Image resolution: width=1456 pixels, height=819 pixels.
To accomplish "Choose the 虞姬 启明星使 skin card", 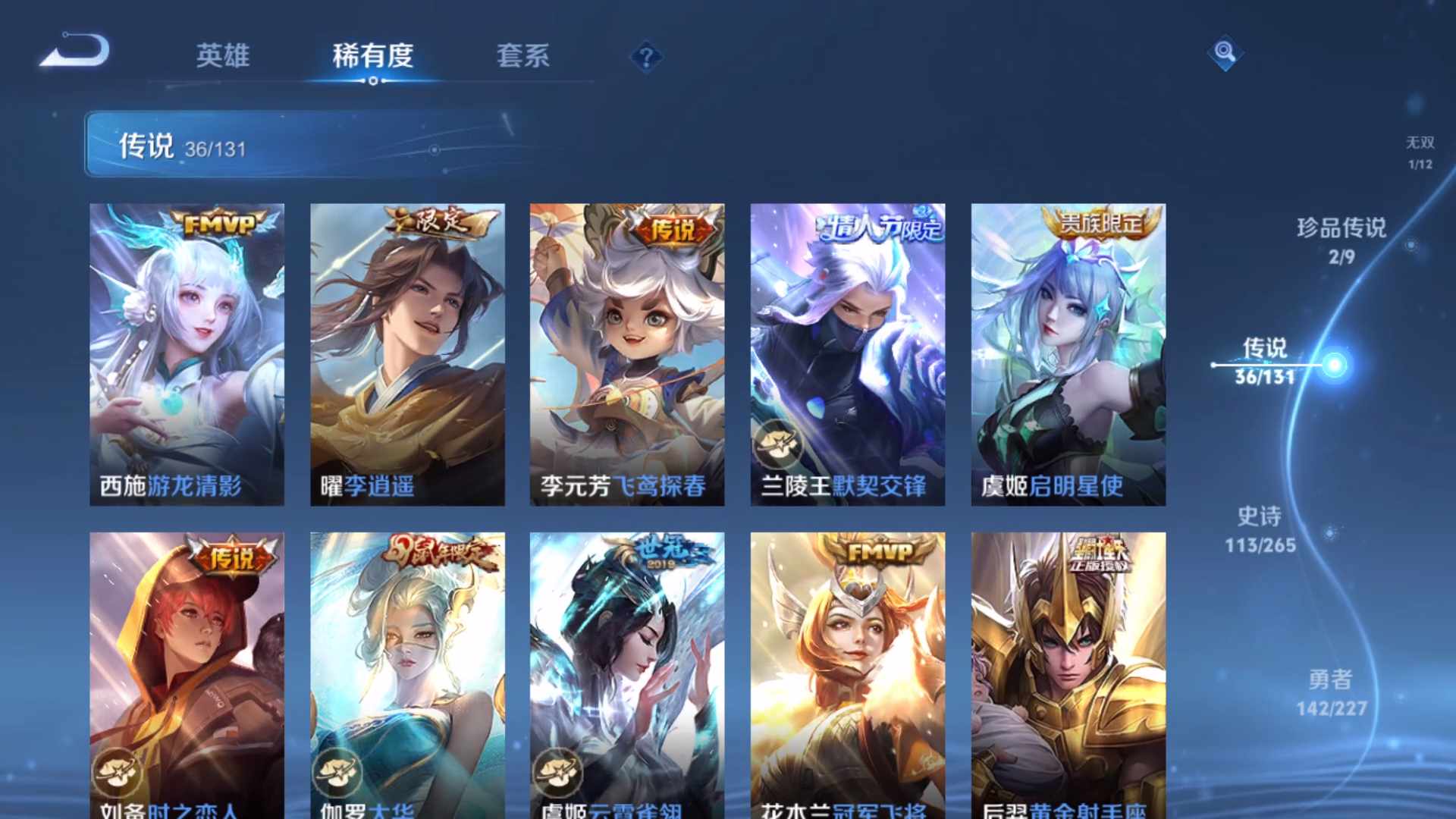I will click(1068, 354).
